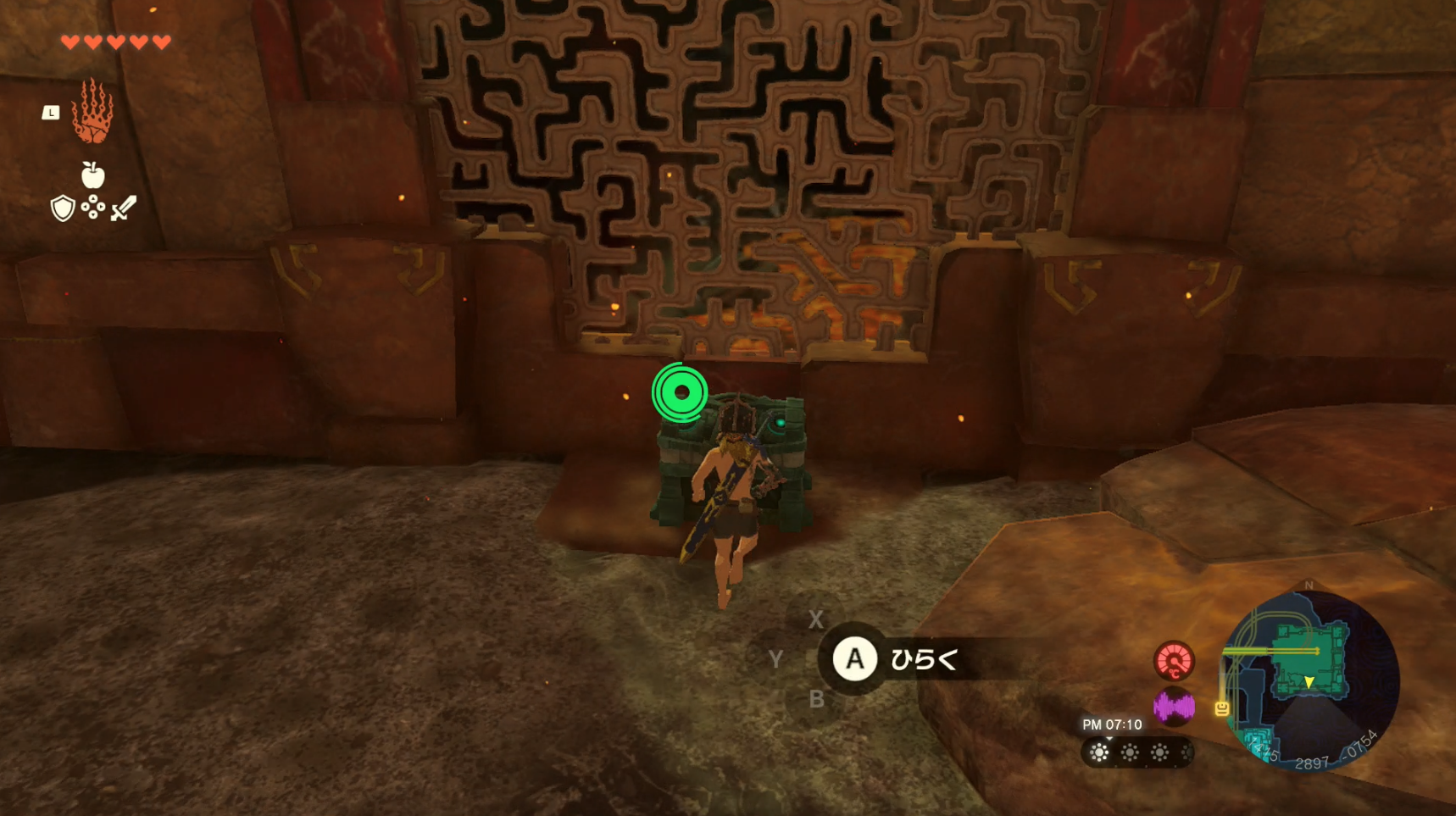Click the purple noise level meter

1174,705
